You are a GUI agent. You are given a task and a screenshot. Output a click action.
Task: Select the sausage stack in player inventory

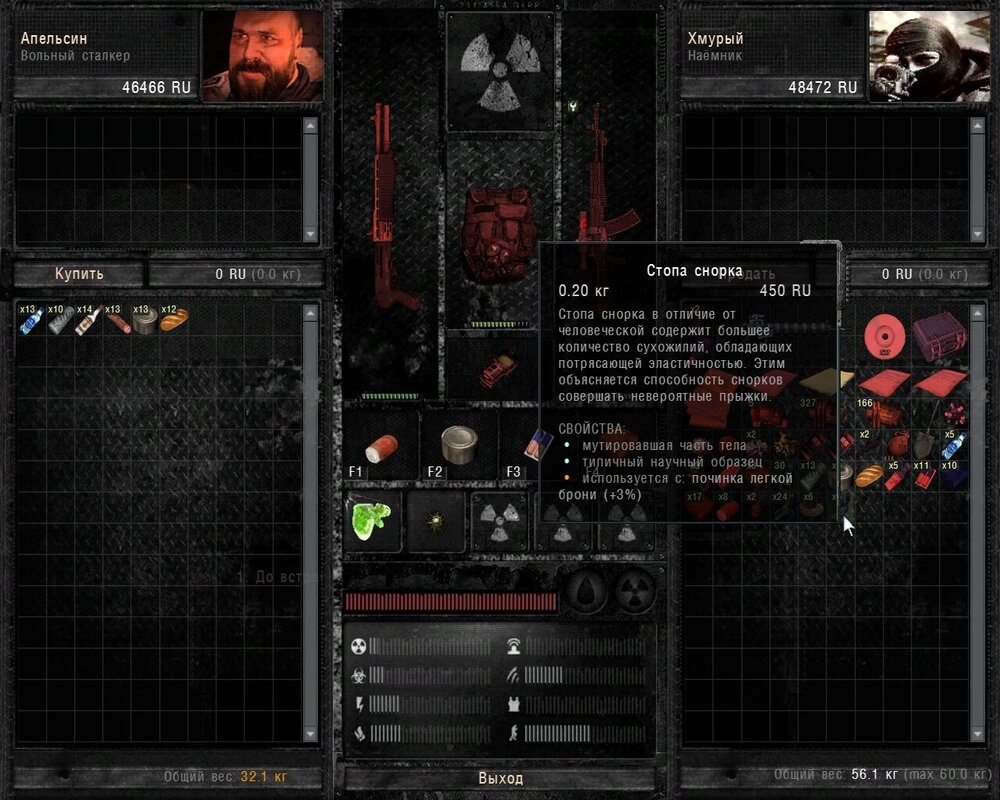[x=117, y=320]
